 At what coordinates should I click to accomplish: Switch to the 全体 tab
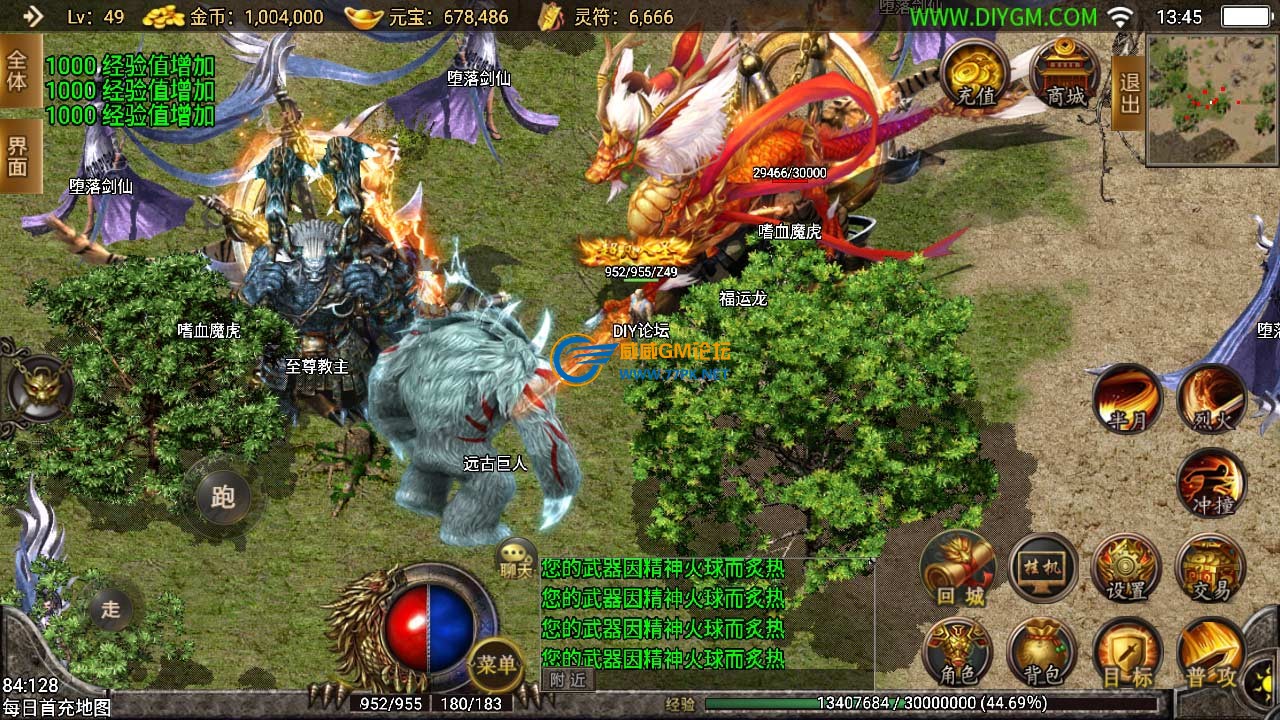(18, 70)
